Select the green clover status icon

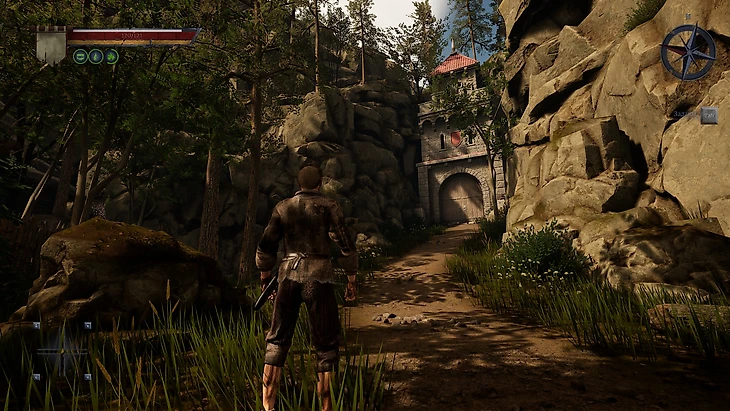point(112,56)
